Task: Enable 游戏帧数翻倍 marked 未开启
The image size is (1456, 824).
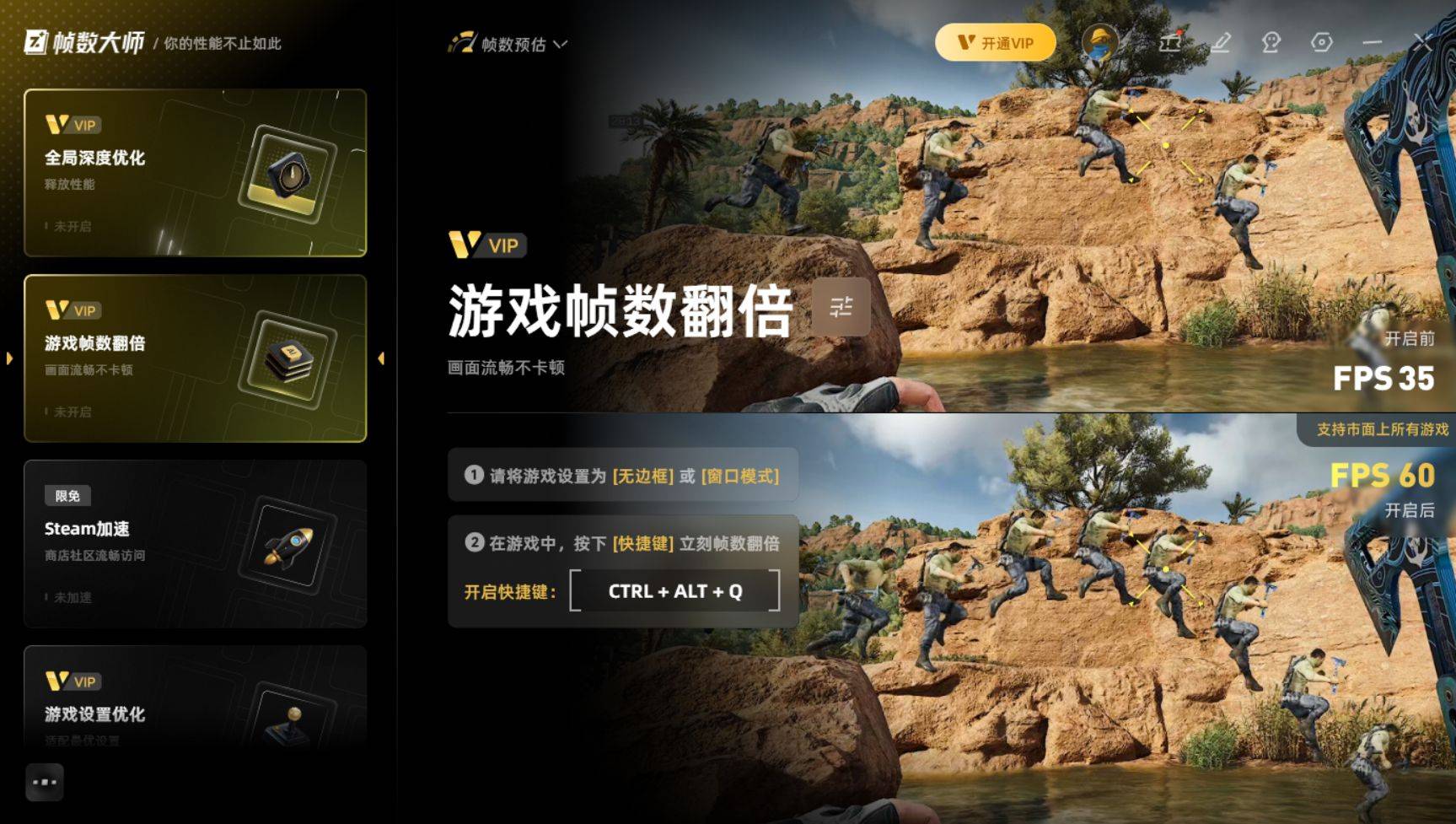Action: click(x=72, y=412)
